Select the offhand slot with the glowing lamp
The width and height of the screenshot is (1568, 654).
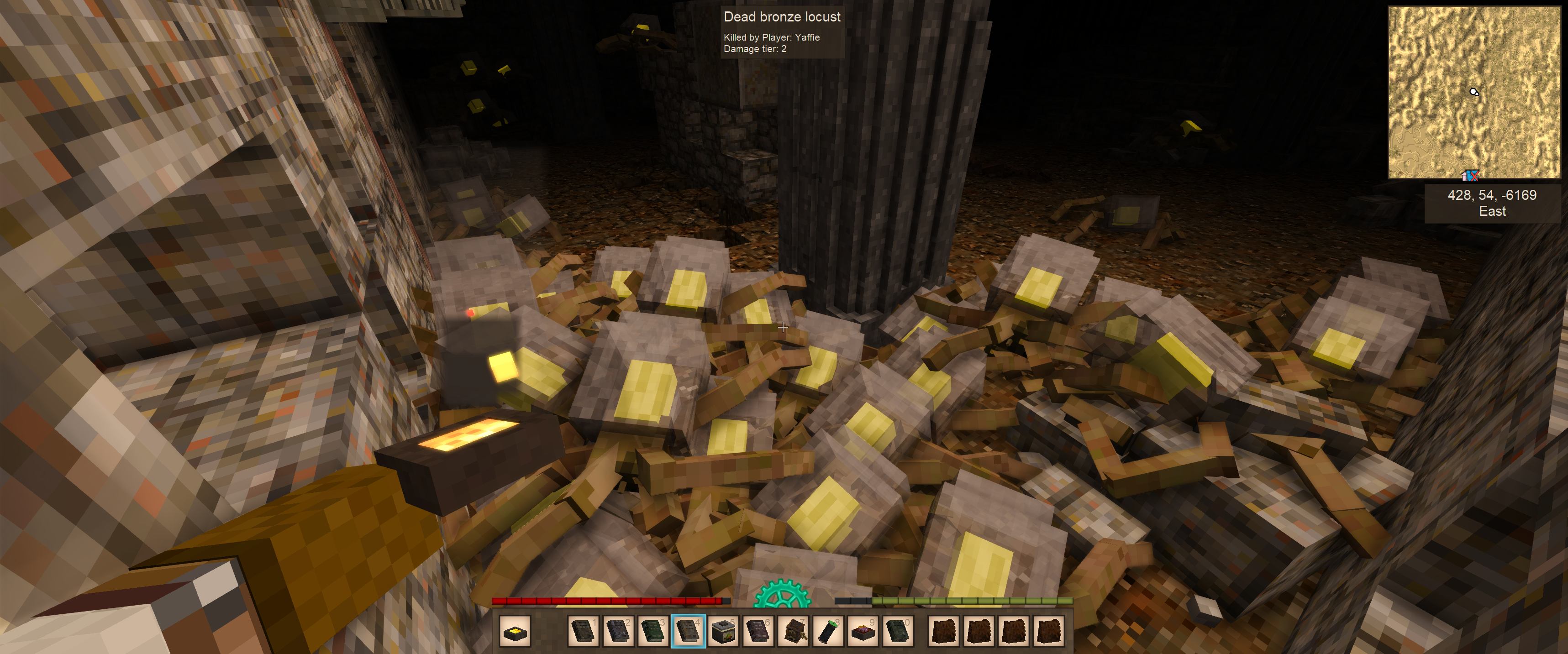[x=515, y=632]
